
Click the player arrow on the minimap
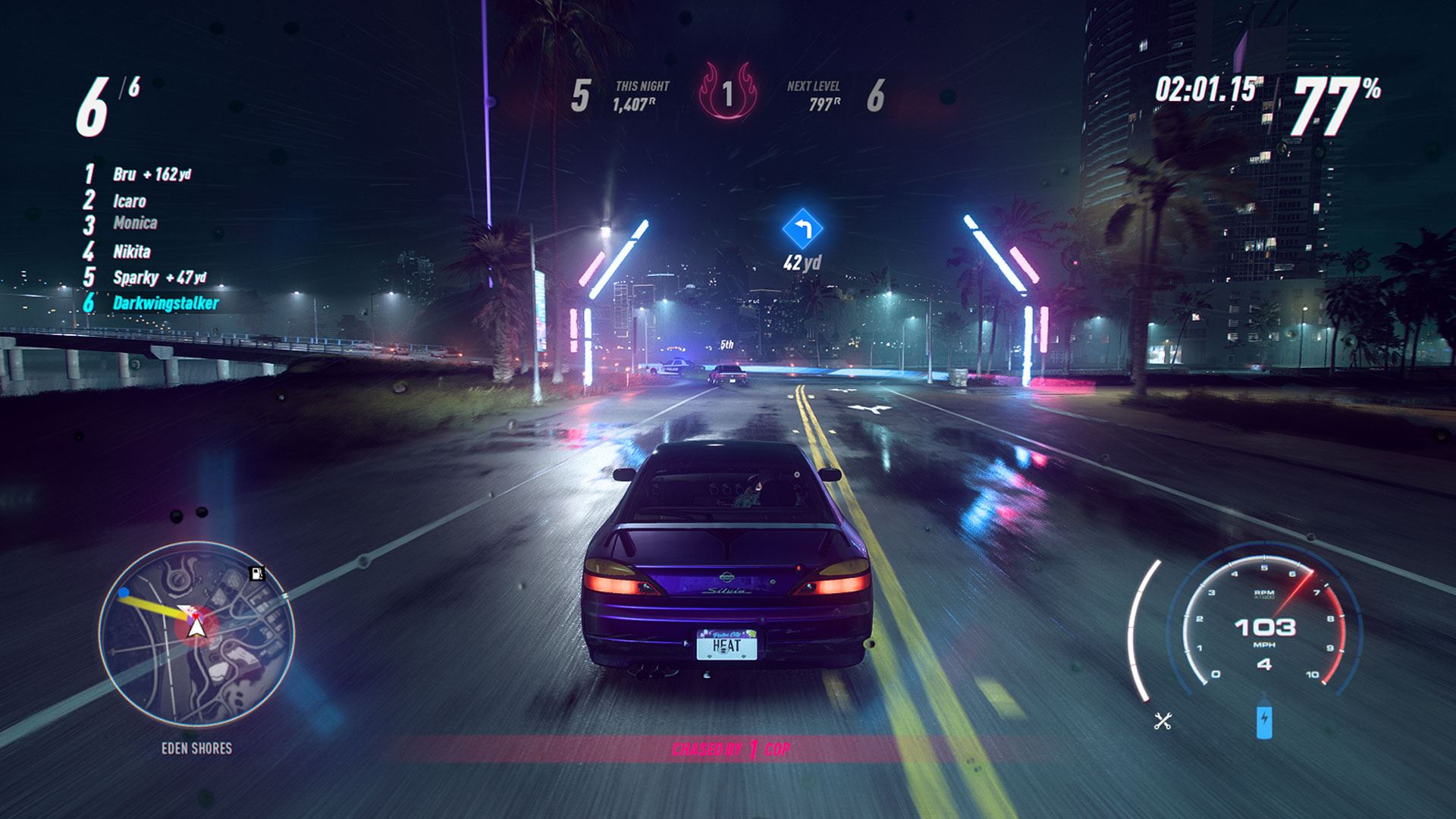tap(196, 626)
